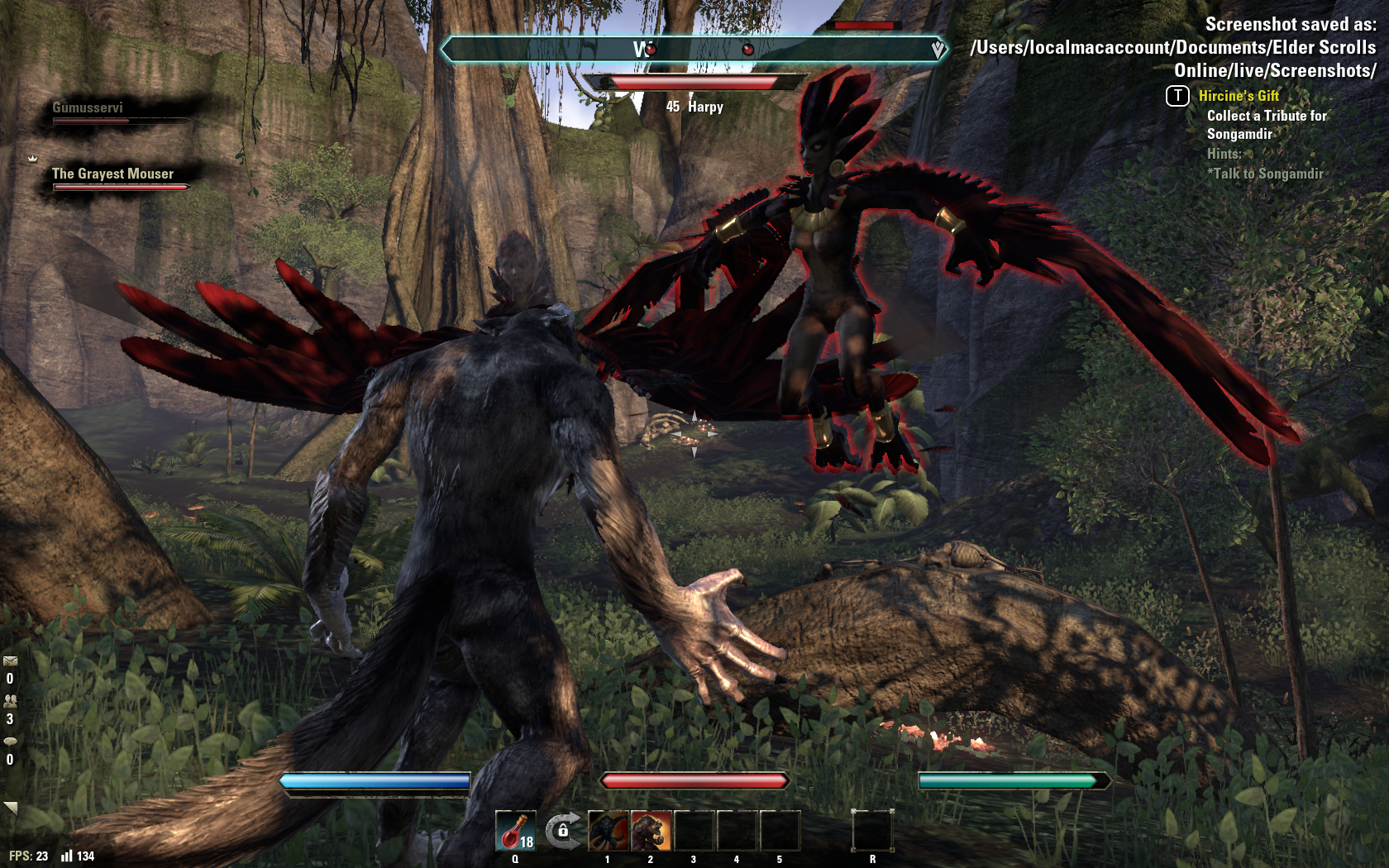The height and width of the screenshot is (868, 1389).
Task: Open mail via the envelope icon
Action: [x=10, y=661]
